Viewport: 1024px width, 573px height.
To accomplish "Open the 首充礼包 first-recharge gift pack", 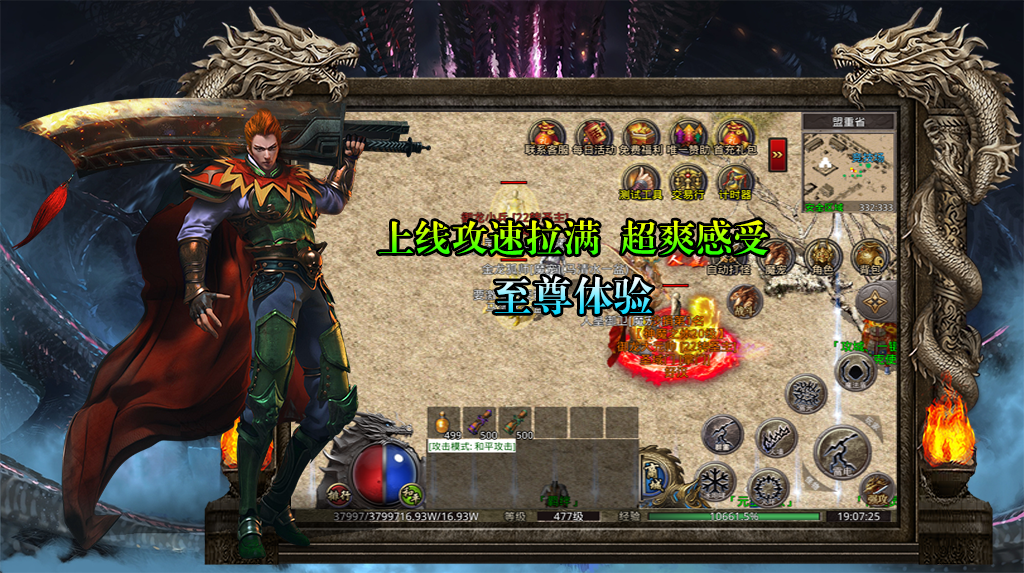I will 735,136.
